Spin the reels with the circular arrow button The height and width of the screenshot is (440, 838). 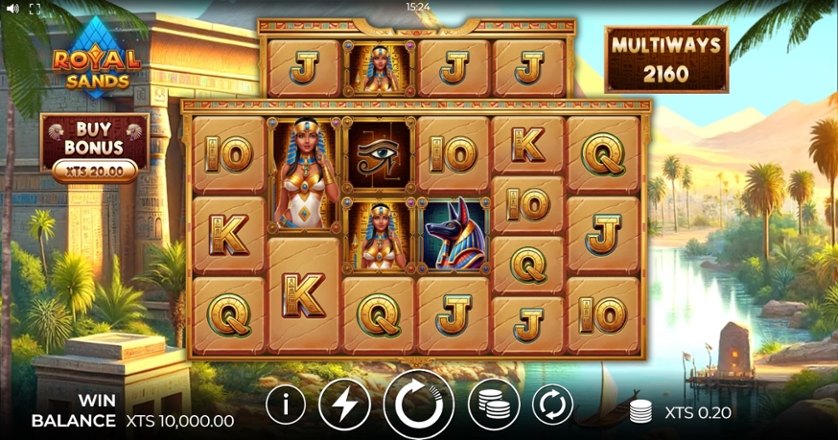[418, 404]
